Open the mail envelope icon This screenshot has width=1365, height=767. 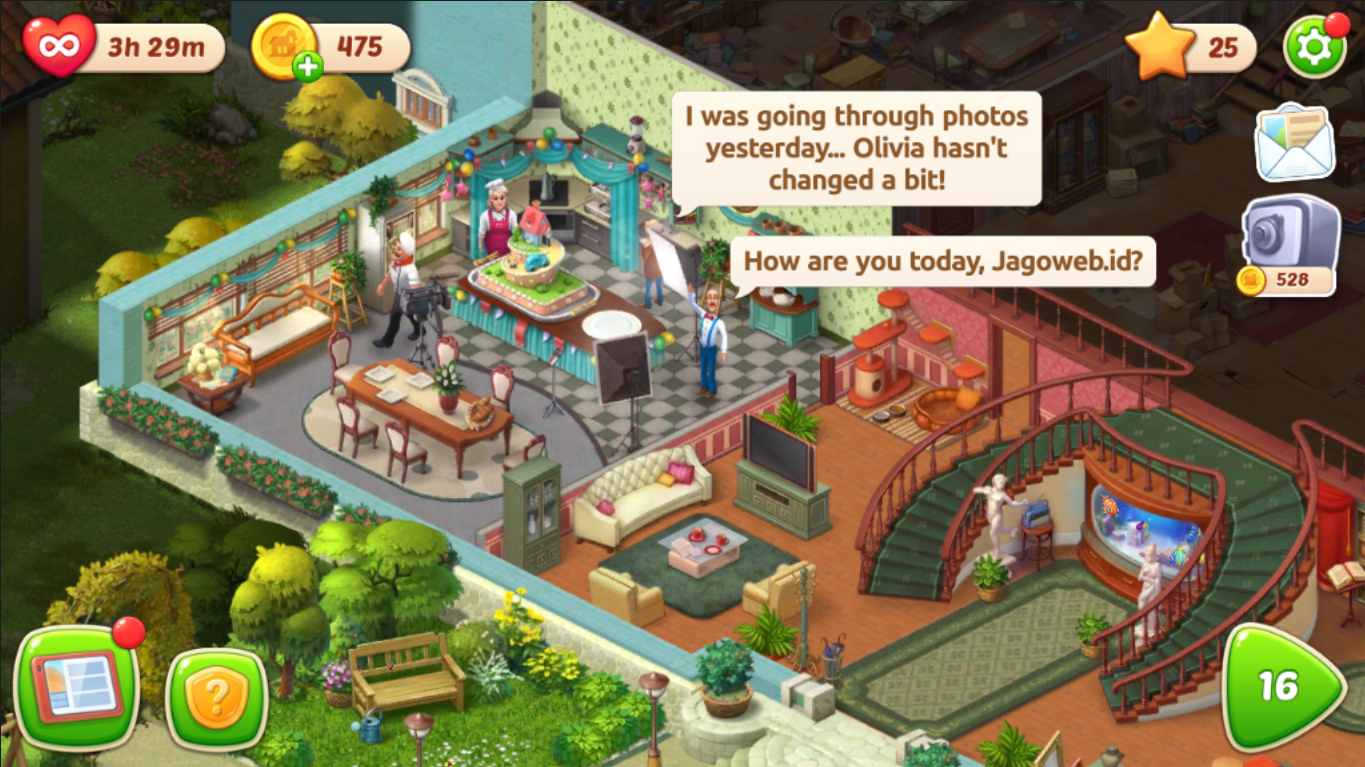pyautogui.click(x=1295, y=142)
